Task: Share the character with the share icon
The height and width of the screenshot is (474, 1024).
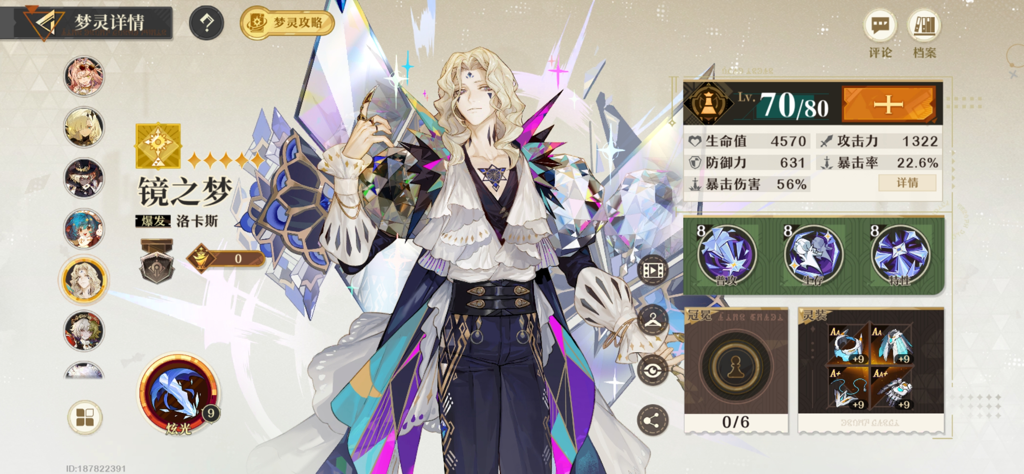Action: (x=653, y=420)
